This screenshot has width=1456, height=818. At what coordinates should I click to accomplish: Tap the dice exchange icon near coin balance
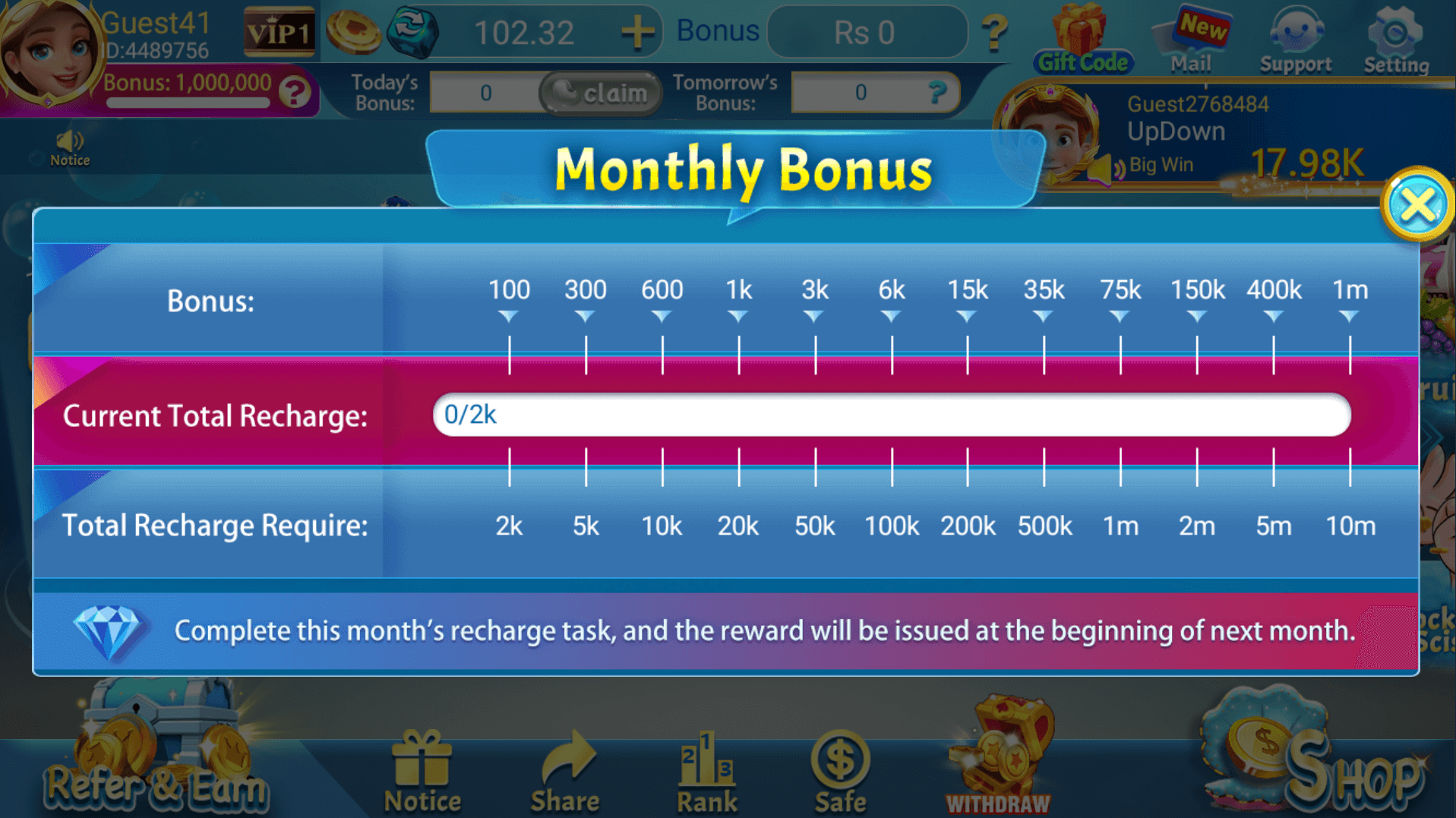[414, 30]
